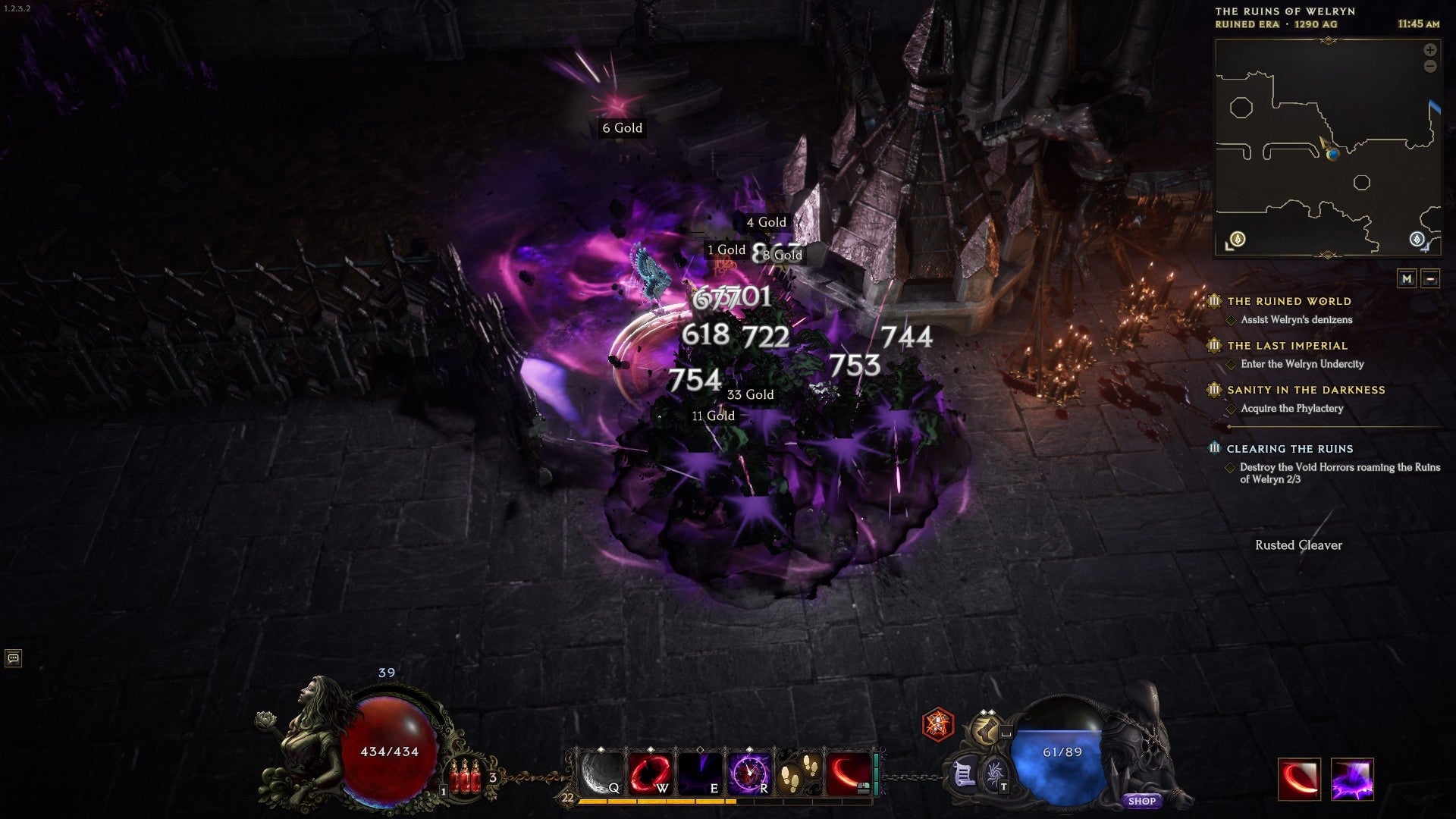The height and width of the screenshot is (819, 1456).
Task: Collapse the minimap with the minus button
Action: (1430, 278)
